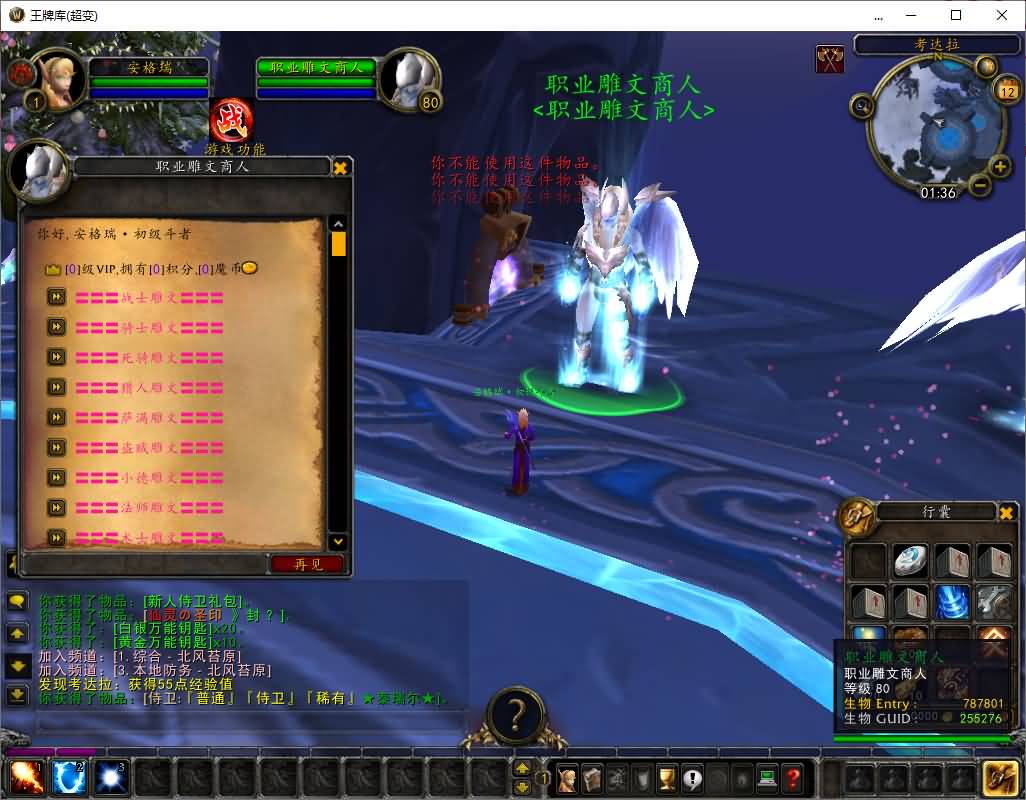Close the 职业雕文商人 dialogue window
This screenshot has width=1026, height=800.
[340, 167]
